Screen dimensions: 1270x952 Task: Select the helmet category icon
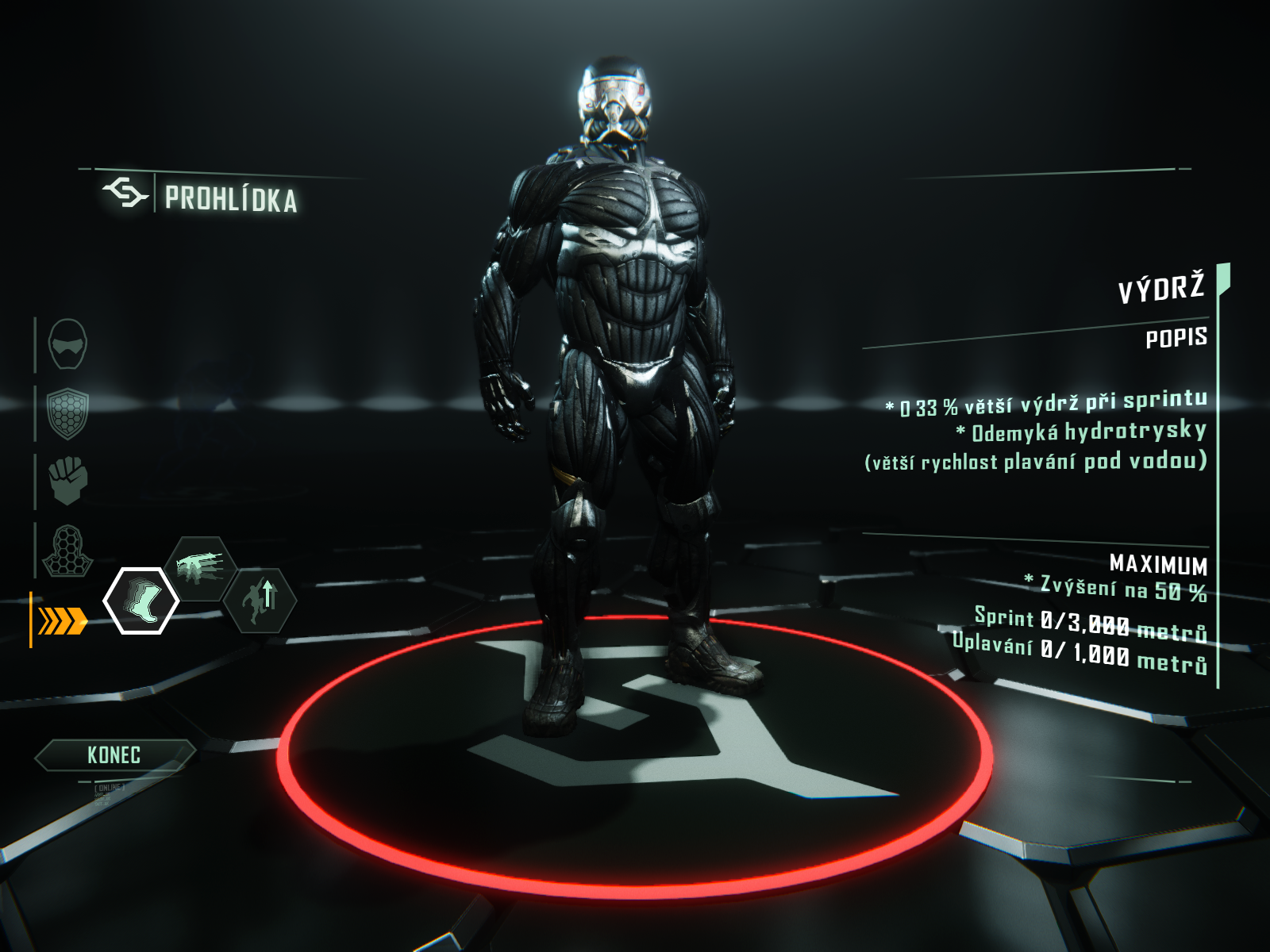pos(67,344)
